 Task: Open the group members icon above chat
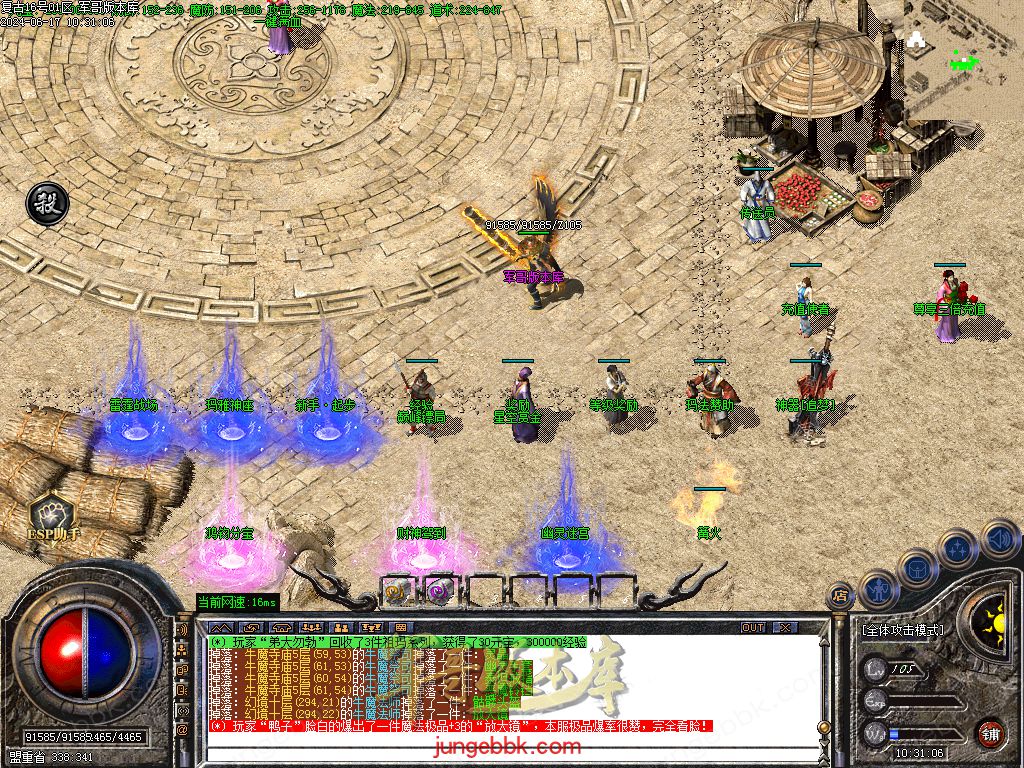tap(310, 627)
